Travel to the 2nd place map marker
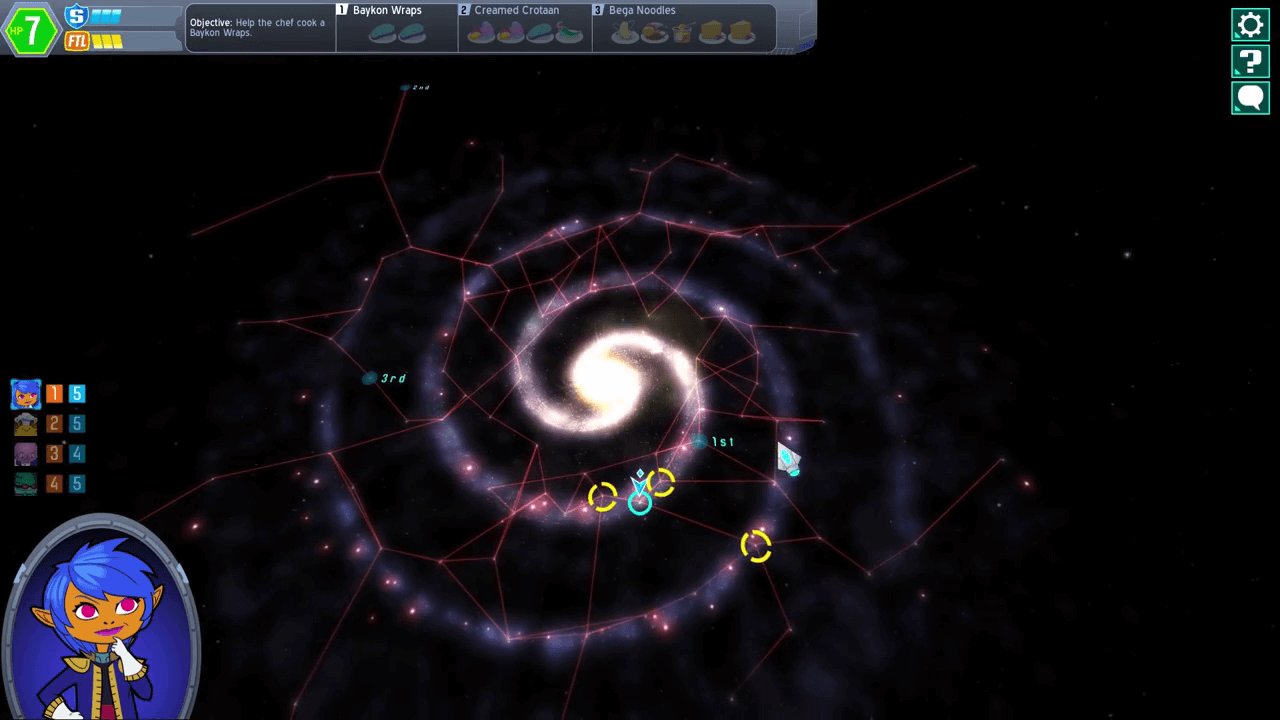The width and height of the screenshot is (1280, 720). [405, 88]
